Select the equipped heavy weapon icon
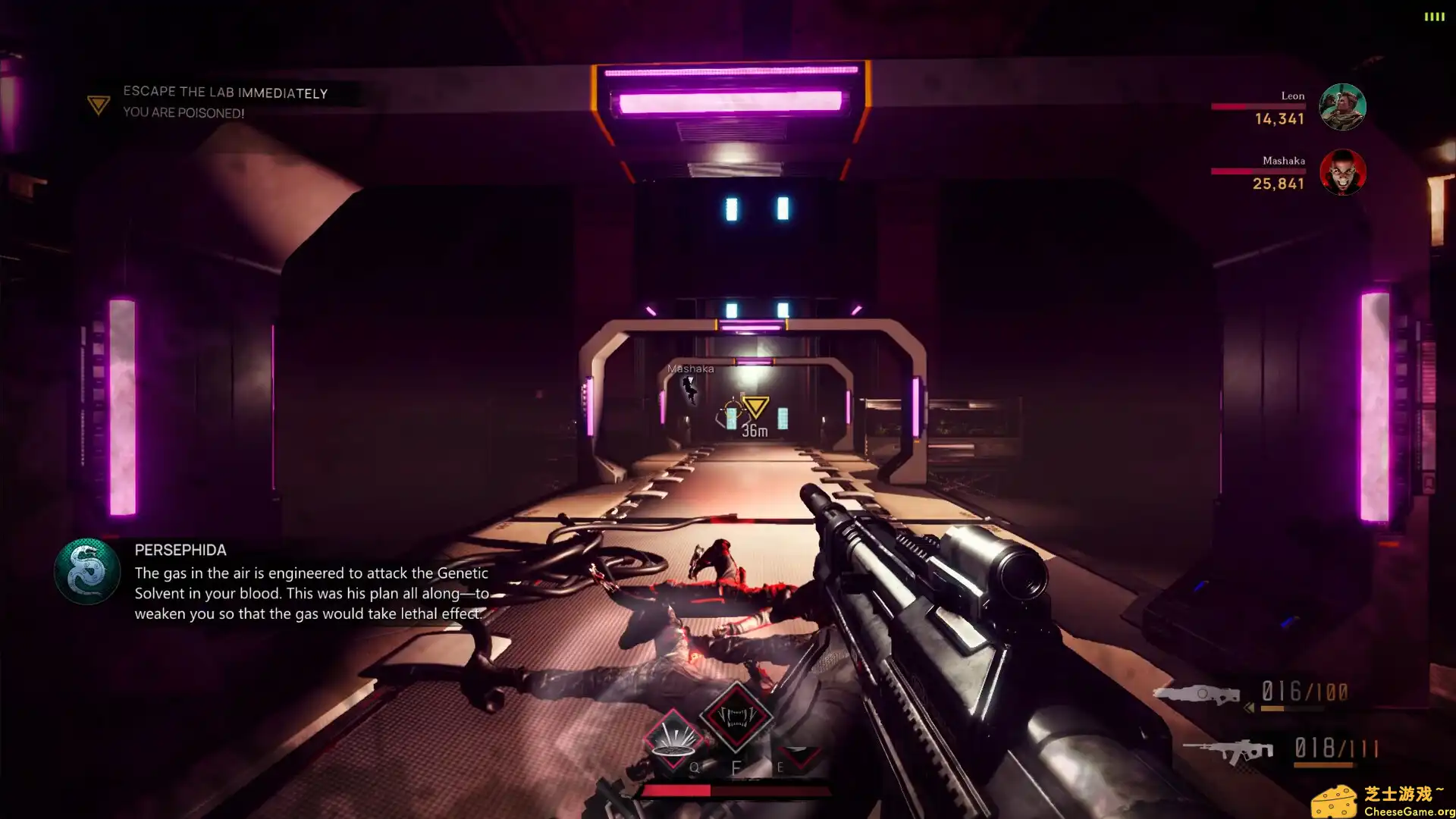The width and height of the screenshot is (1456, 819). (x=1197, y=694)
